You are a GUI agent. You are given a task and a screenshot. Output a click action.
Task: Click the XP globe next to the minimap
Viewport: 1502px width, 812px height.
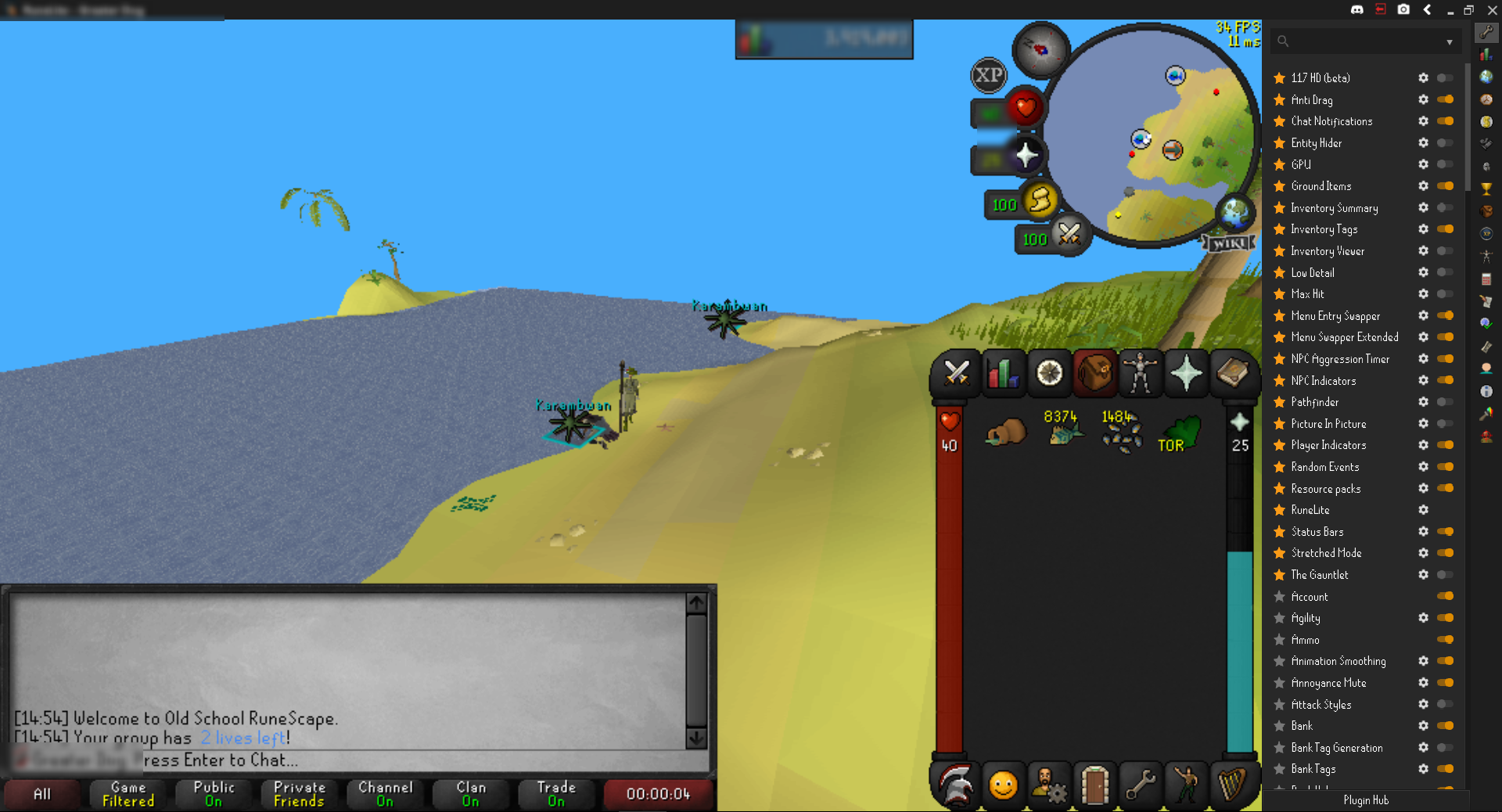[989, 76]
